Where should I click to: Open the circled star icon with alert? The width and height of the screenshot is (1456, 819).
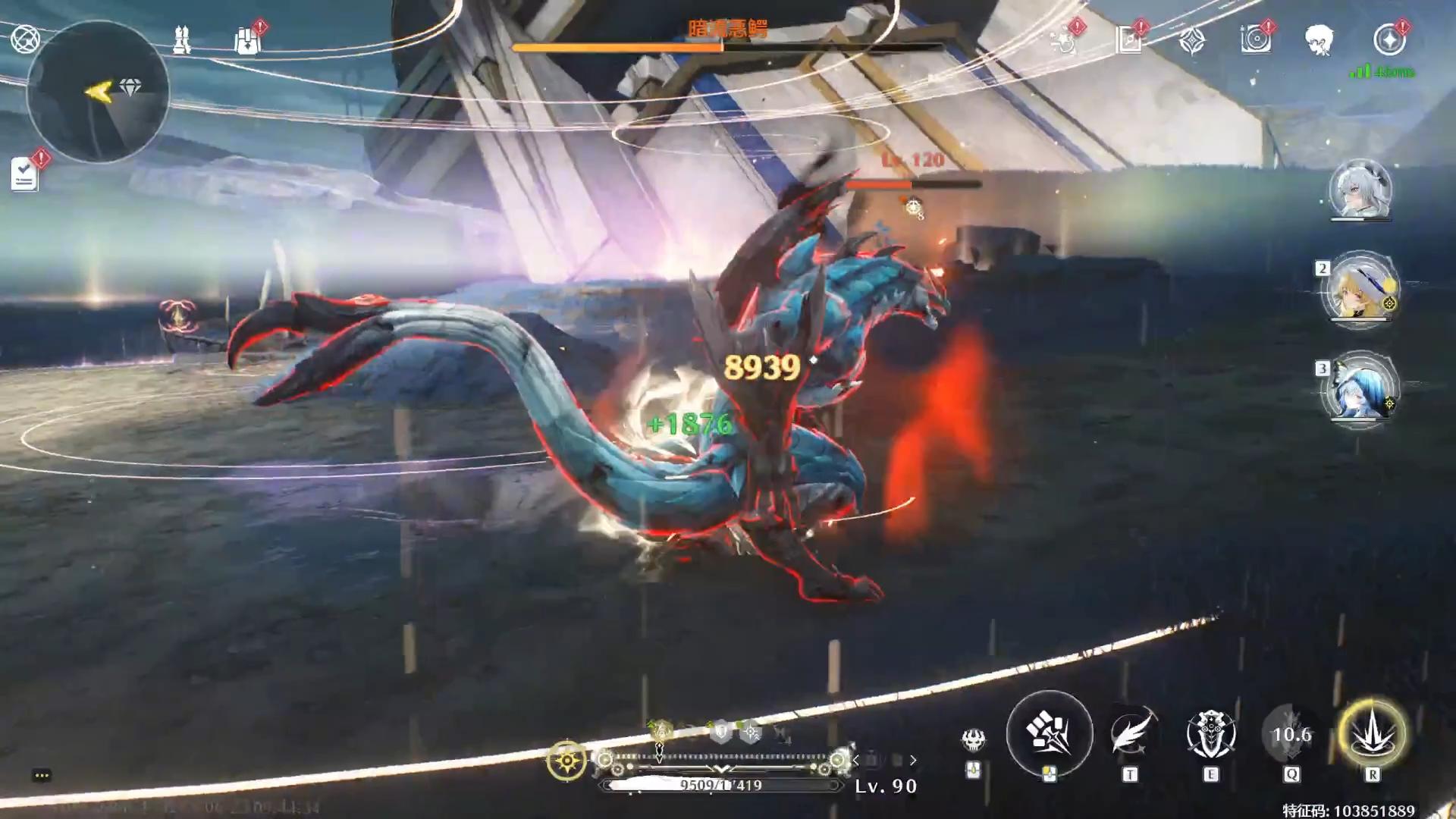[1389, 39]
